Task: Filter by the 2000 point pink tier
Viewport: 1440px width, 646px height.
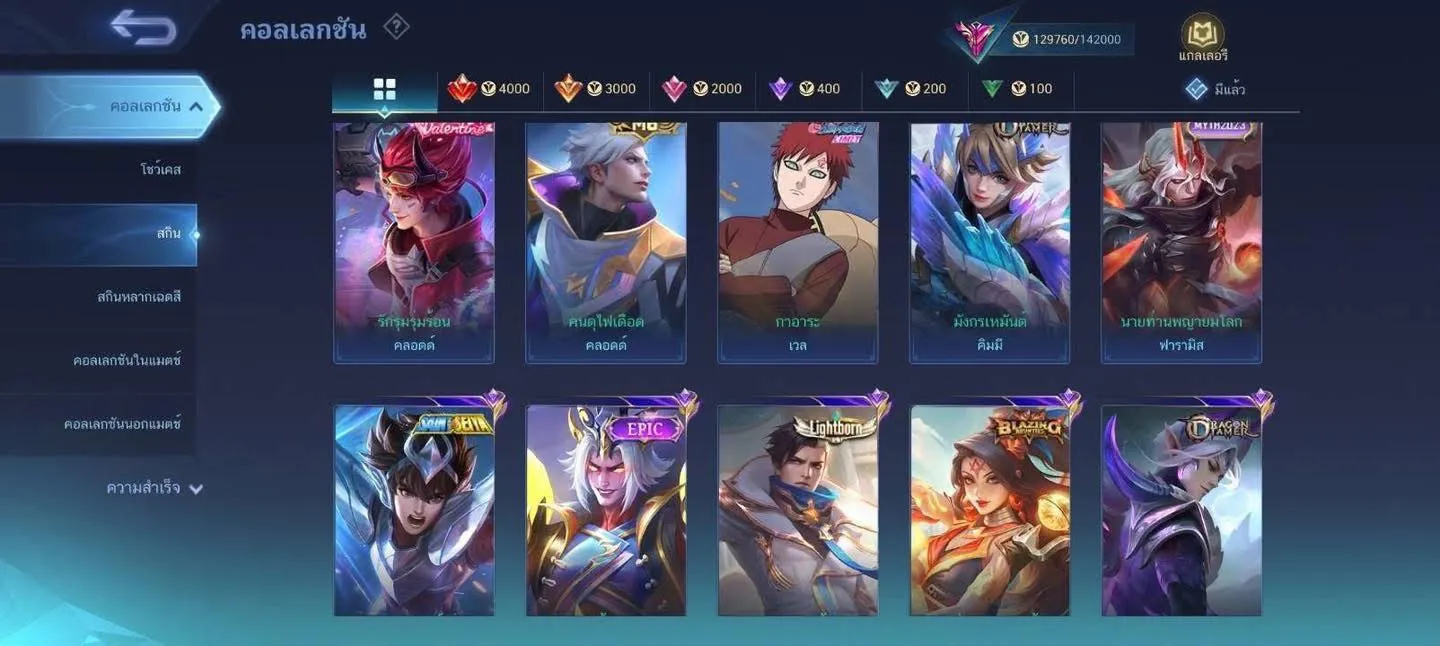Action: [702, 89]
